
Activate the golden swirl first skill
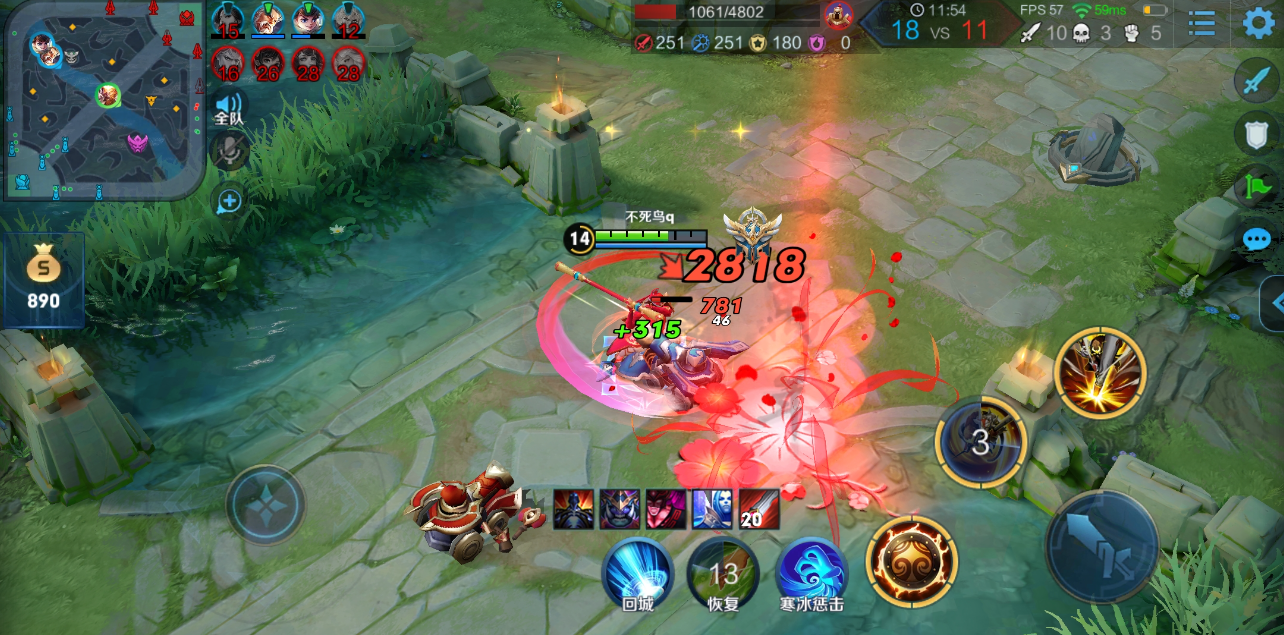(911, 560)
